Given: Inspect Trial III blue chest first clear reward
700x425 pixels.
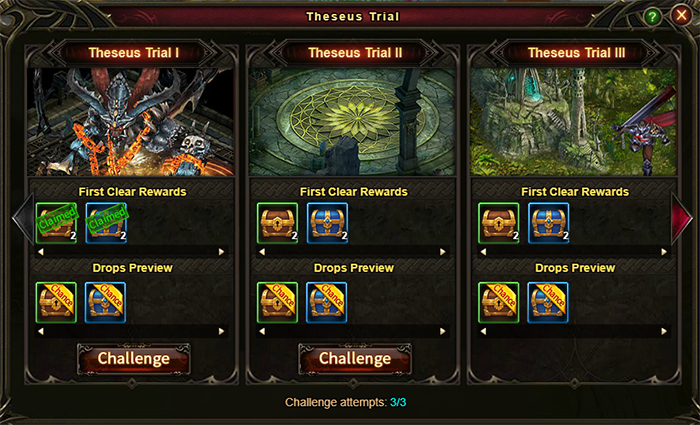Looking at the screenshot, I should click(x=548, y=223).
